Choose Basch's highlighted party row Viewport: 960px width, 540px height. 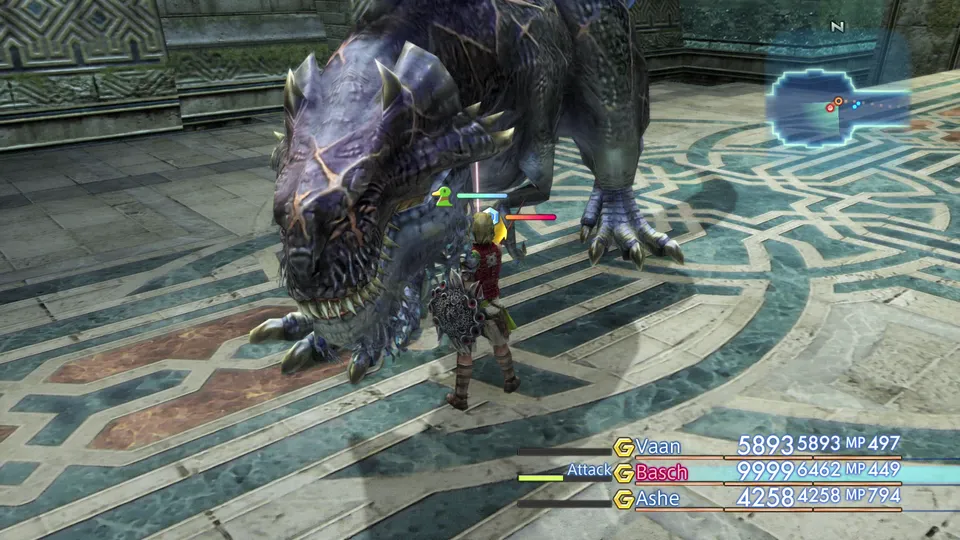pyautogui.click(x=760, y=472)
